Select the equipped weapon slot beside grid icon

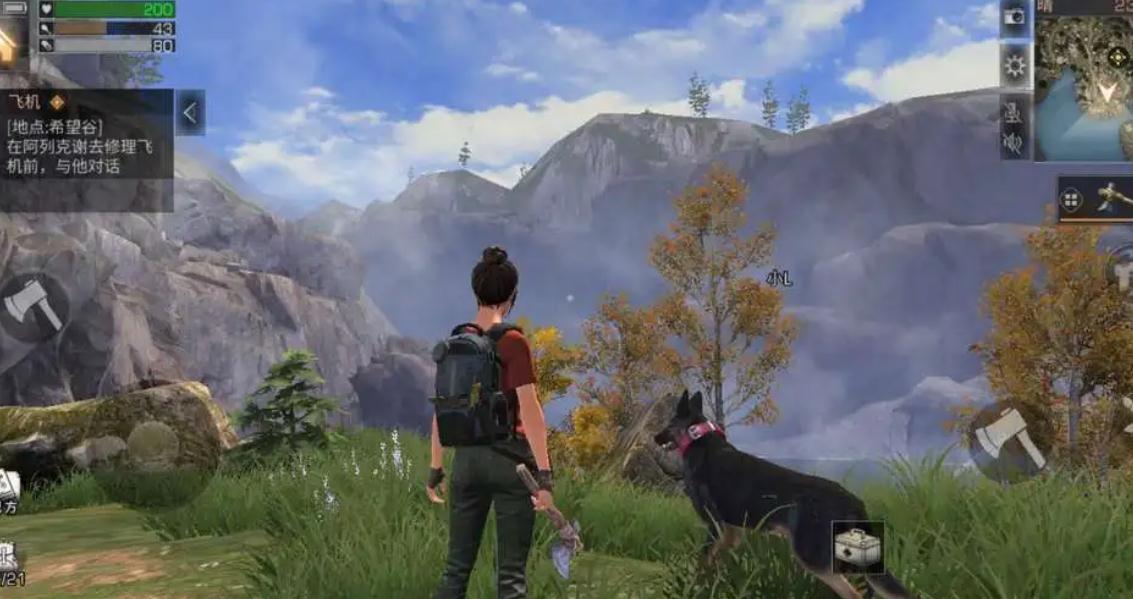1112,198
